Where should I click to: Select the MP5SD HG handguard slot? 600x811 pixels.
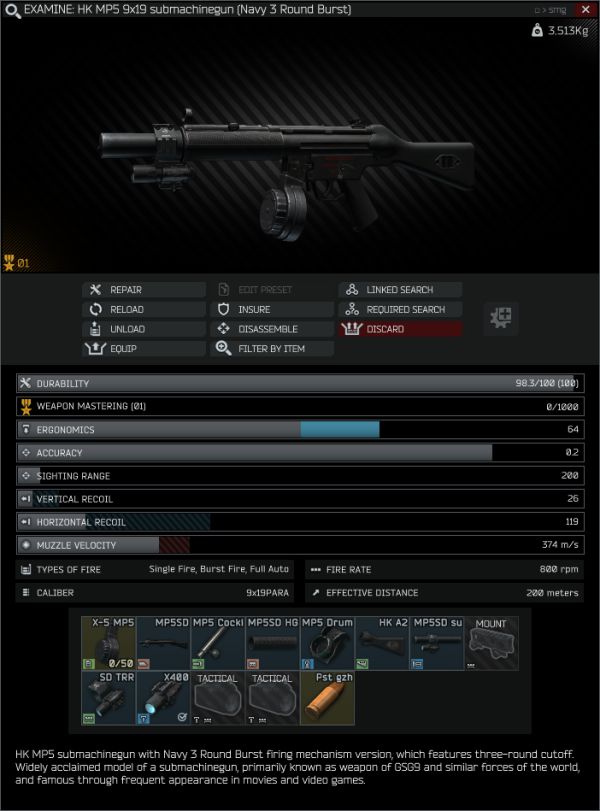coord(273,642)
